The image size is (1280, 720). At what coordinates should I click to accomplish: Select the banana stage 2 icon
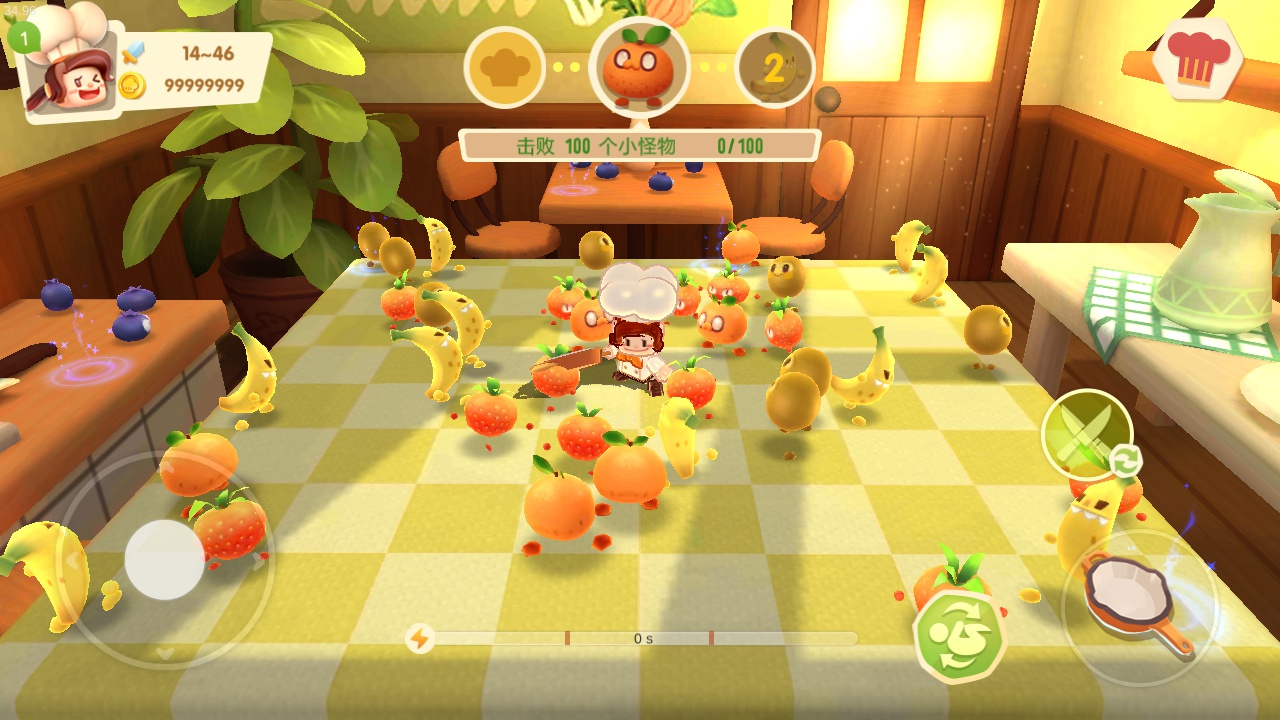click(x=774, y=67)
